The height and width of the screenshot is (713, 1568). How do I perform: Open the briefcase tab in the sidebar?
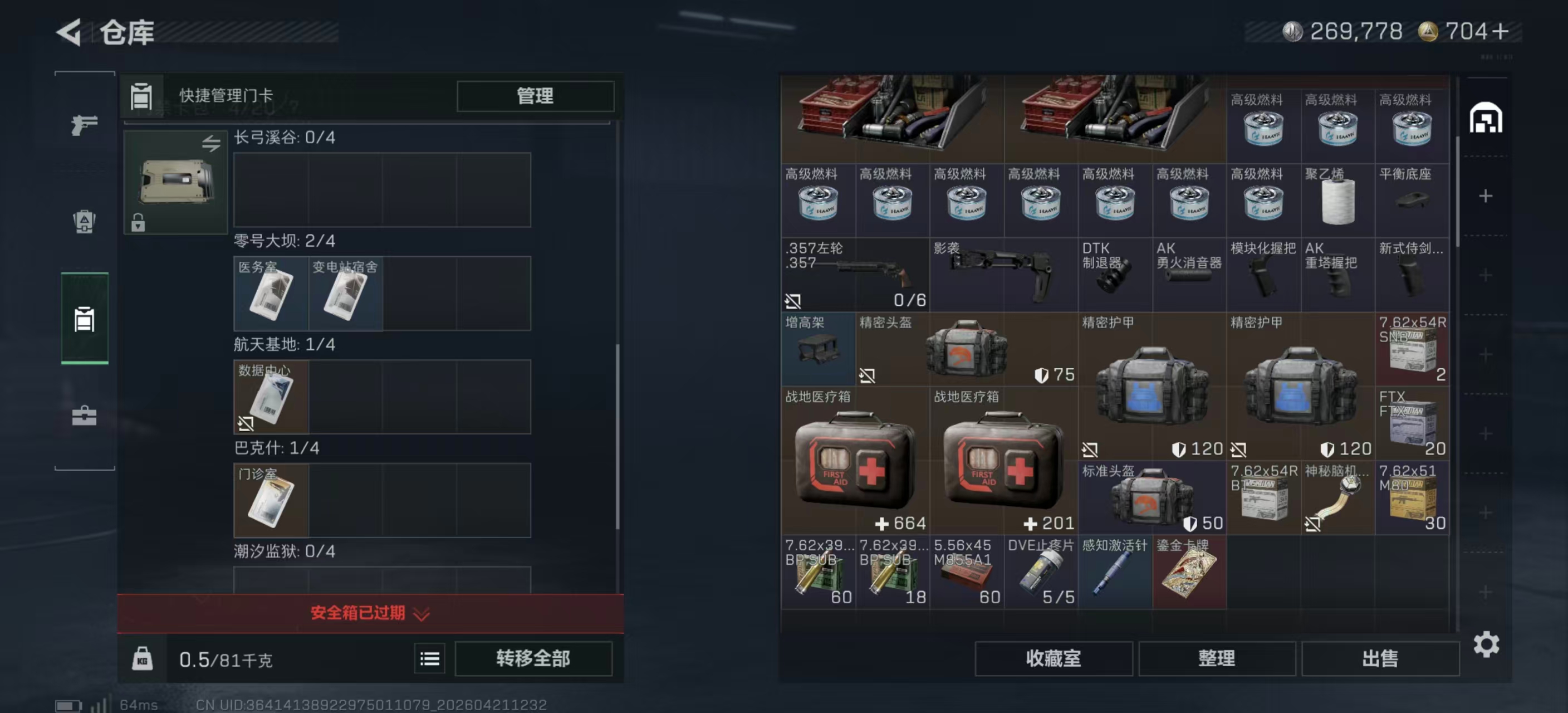click(x=84, y=416)
